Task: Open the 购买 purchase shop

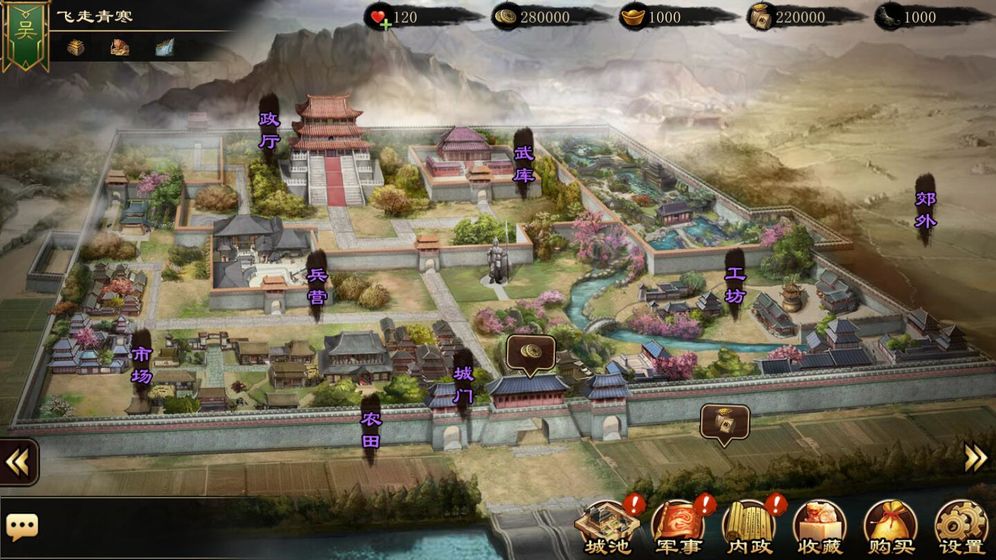Action: click(890, 526)
